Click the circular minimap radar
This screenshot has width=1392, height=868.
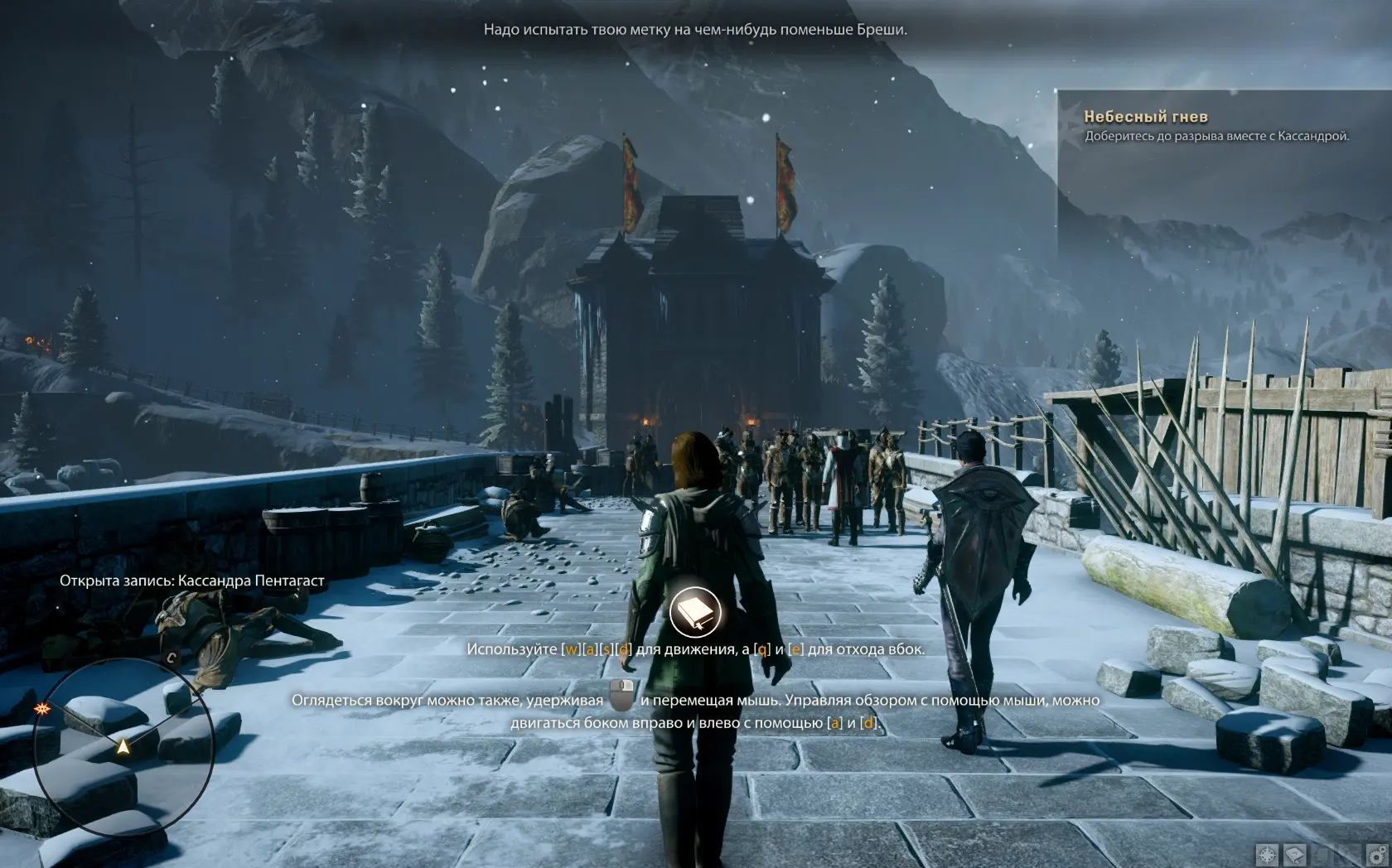124,747
